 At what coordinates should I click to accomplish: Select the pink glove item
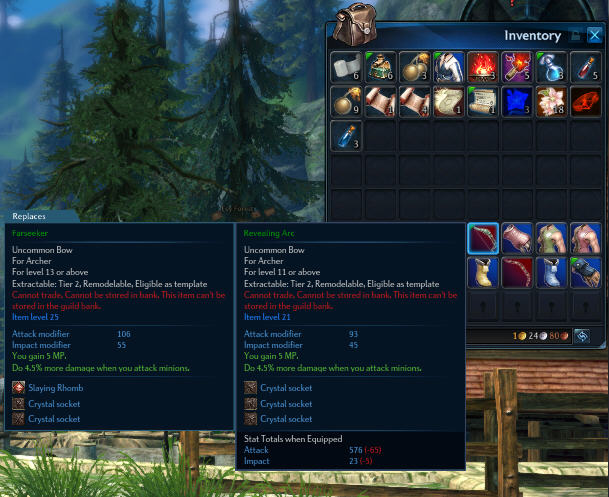point(517,238)
